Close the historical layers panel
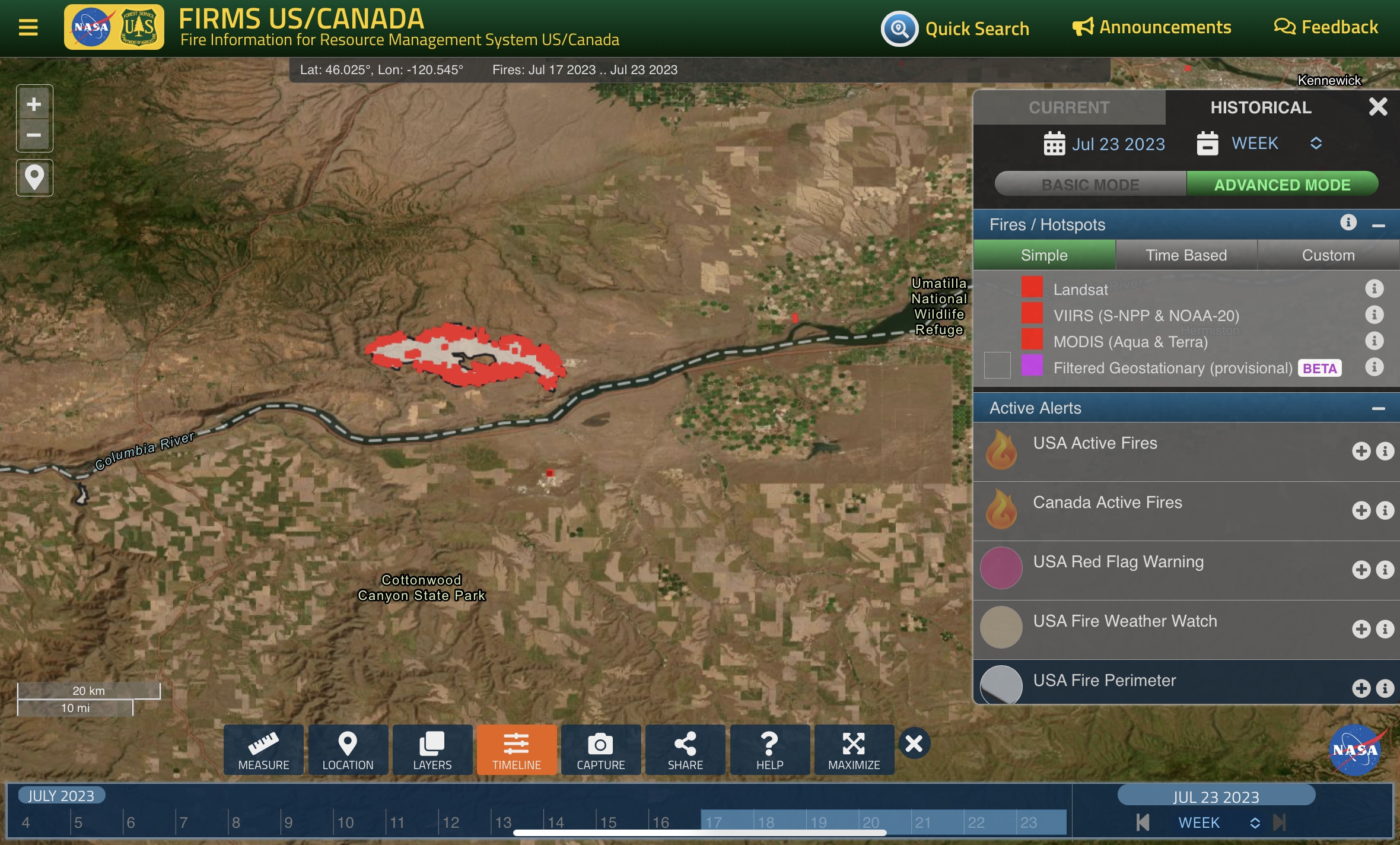 (1377, 107)
